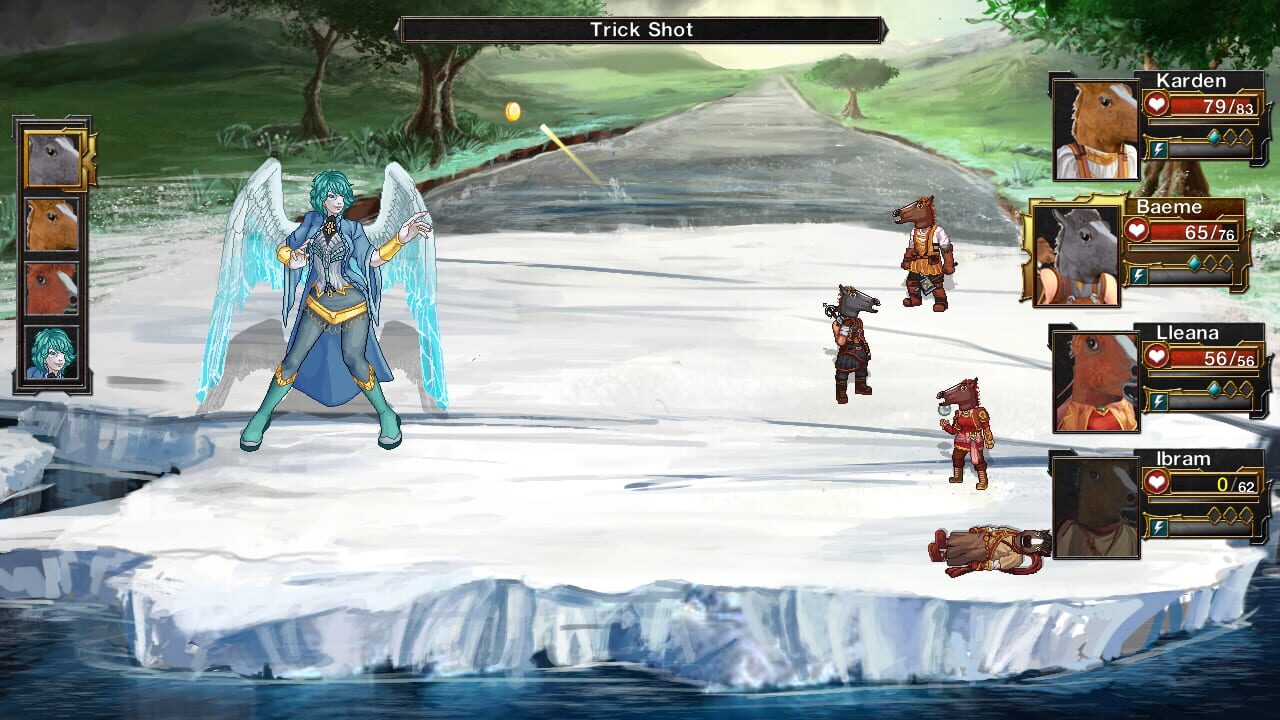Collapse the turn order sidebar
This screenshot has width=1280, height=720.
(x=52, y=255)
